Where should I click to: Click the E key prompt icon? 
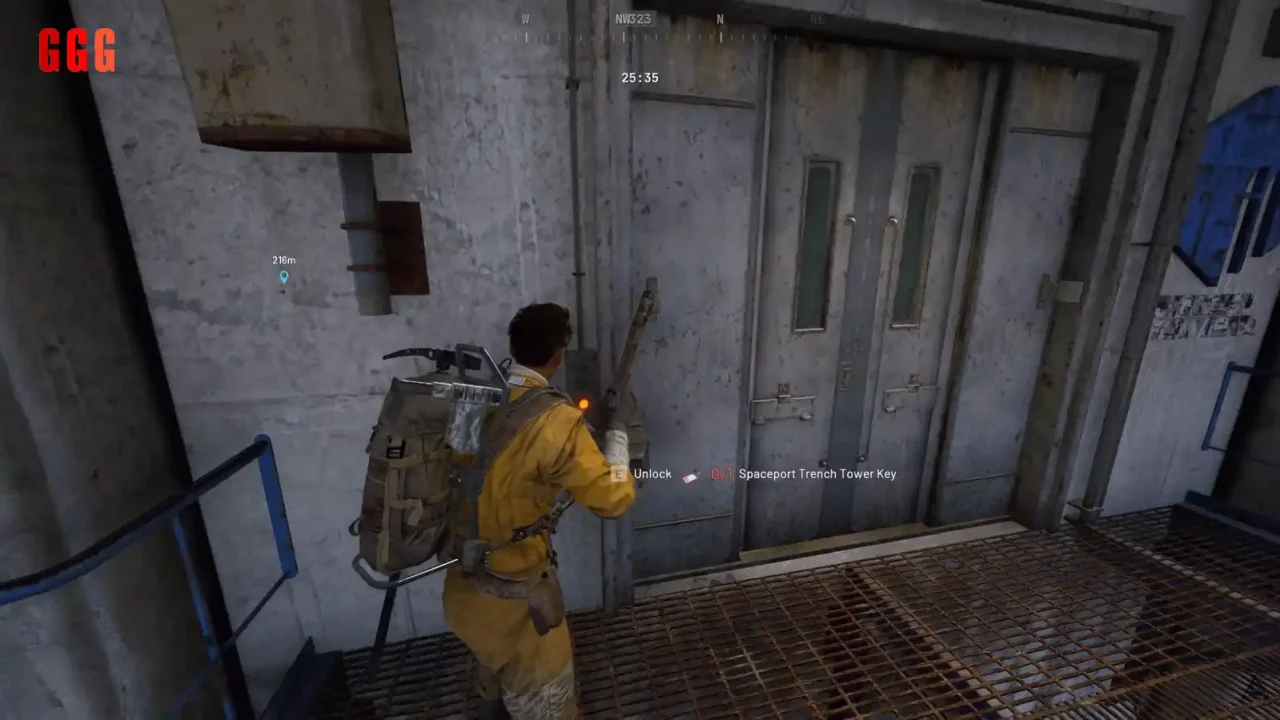point(619,474)
